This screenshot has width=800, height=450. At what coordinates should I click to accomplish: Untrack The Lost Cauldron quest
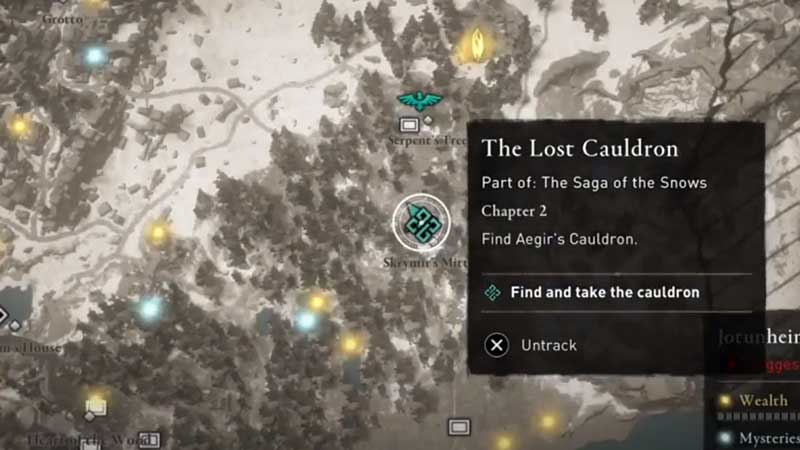click(x=531, y=345)
